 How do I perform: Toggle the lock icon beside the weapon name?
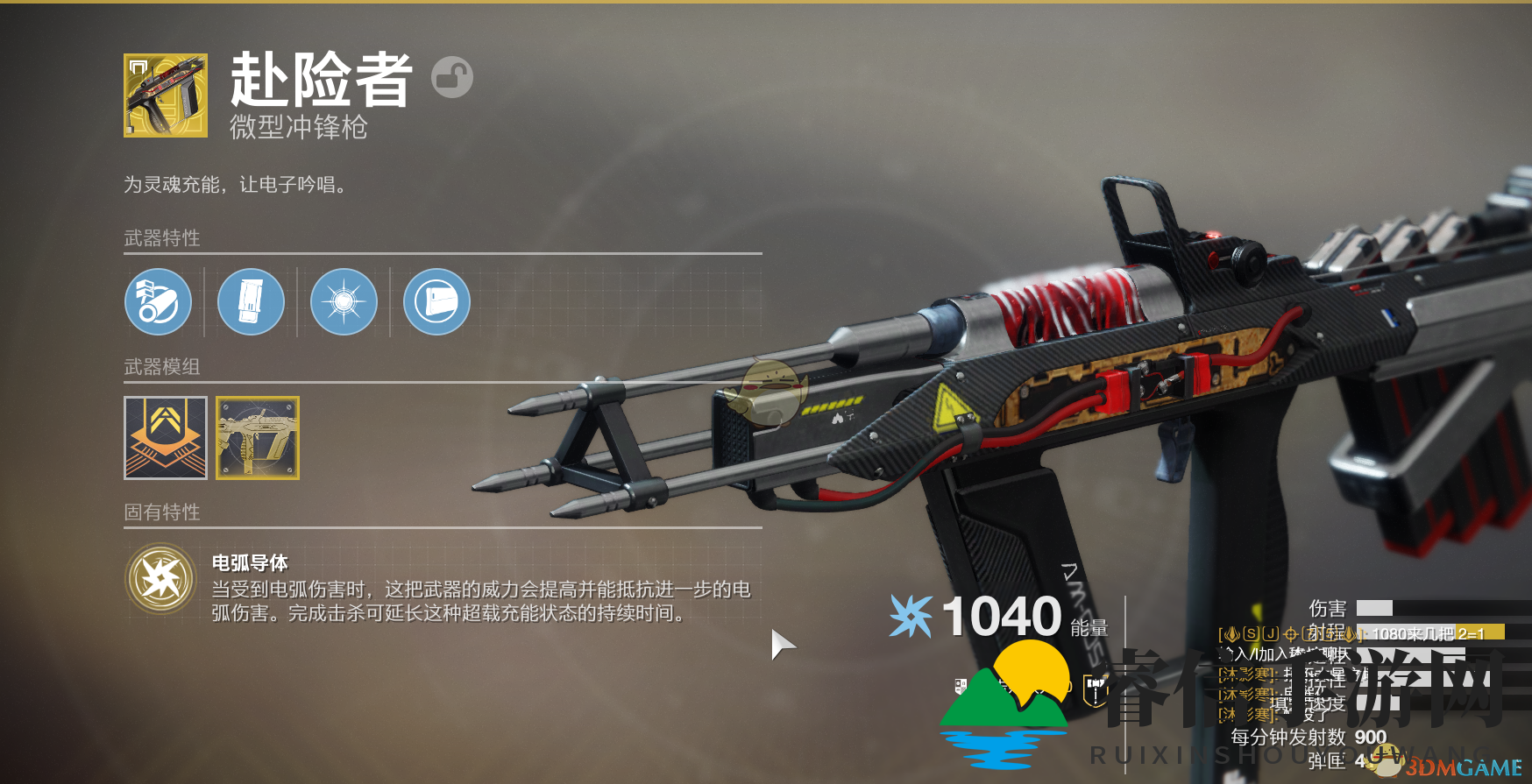(452, 77)
